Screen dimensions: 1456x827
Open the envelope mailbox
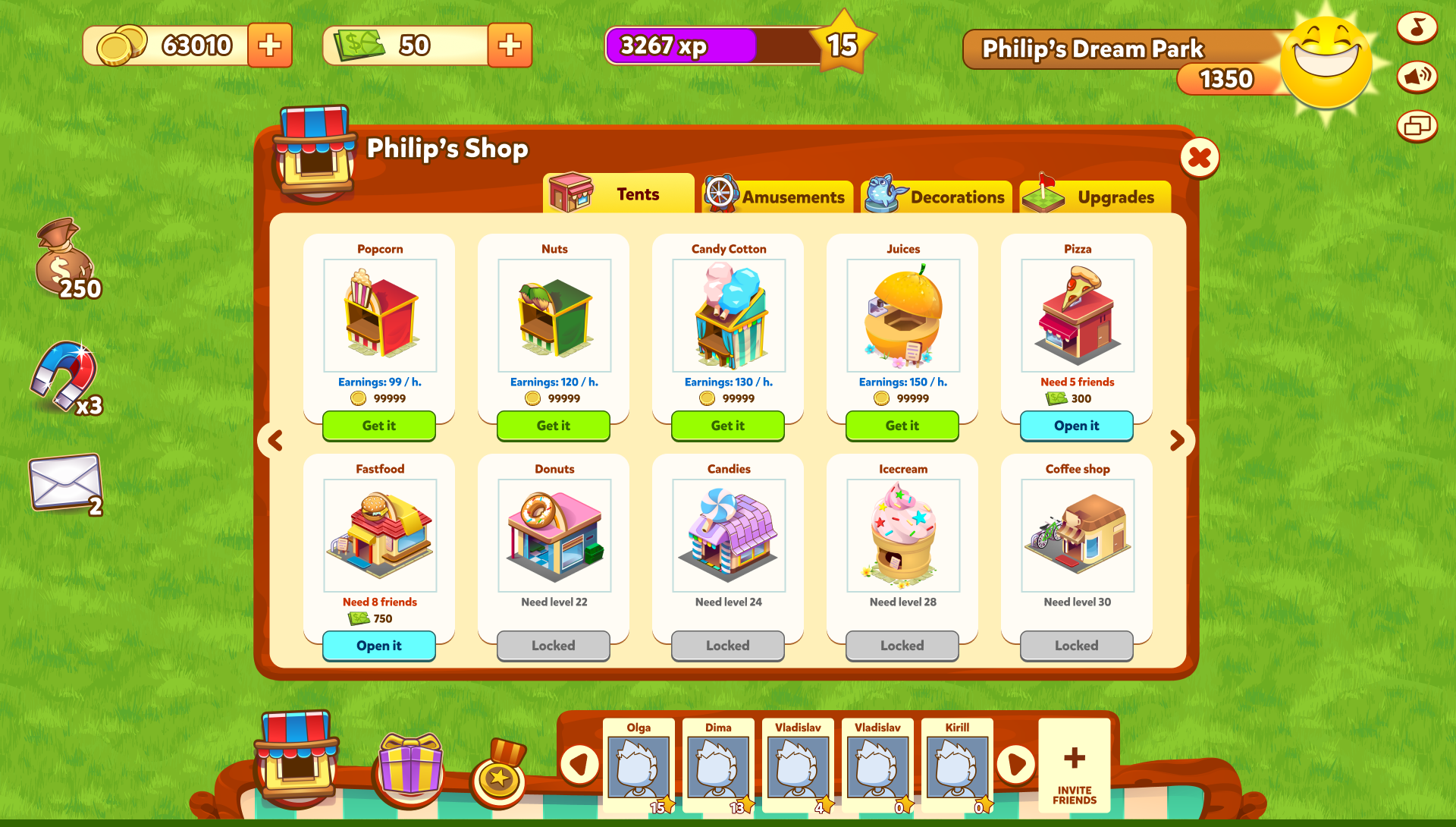pos(65,483)
